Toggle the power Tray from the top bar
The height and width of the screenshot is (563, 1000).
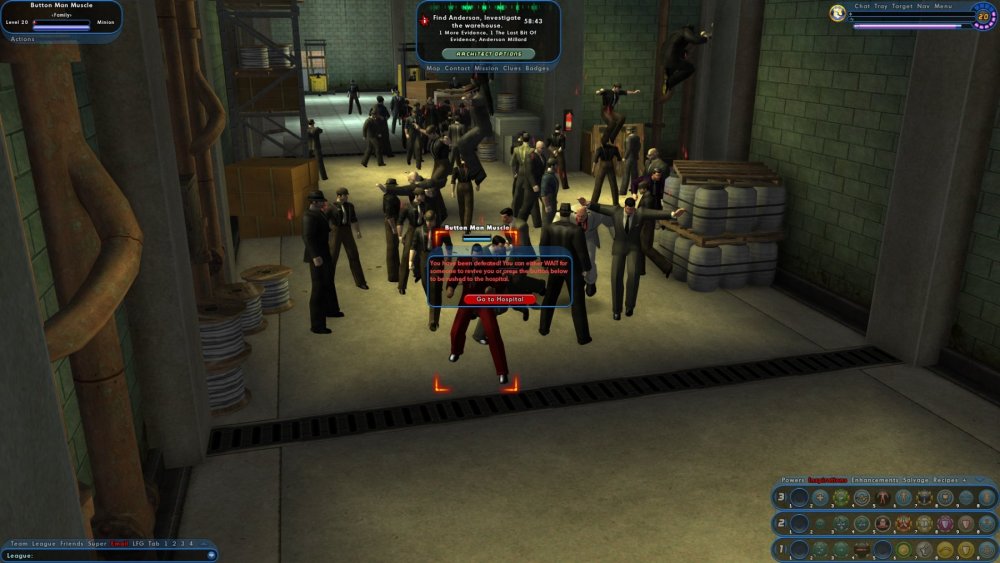tap(881, 6)
